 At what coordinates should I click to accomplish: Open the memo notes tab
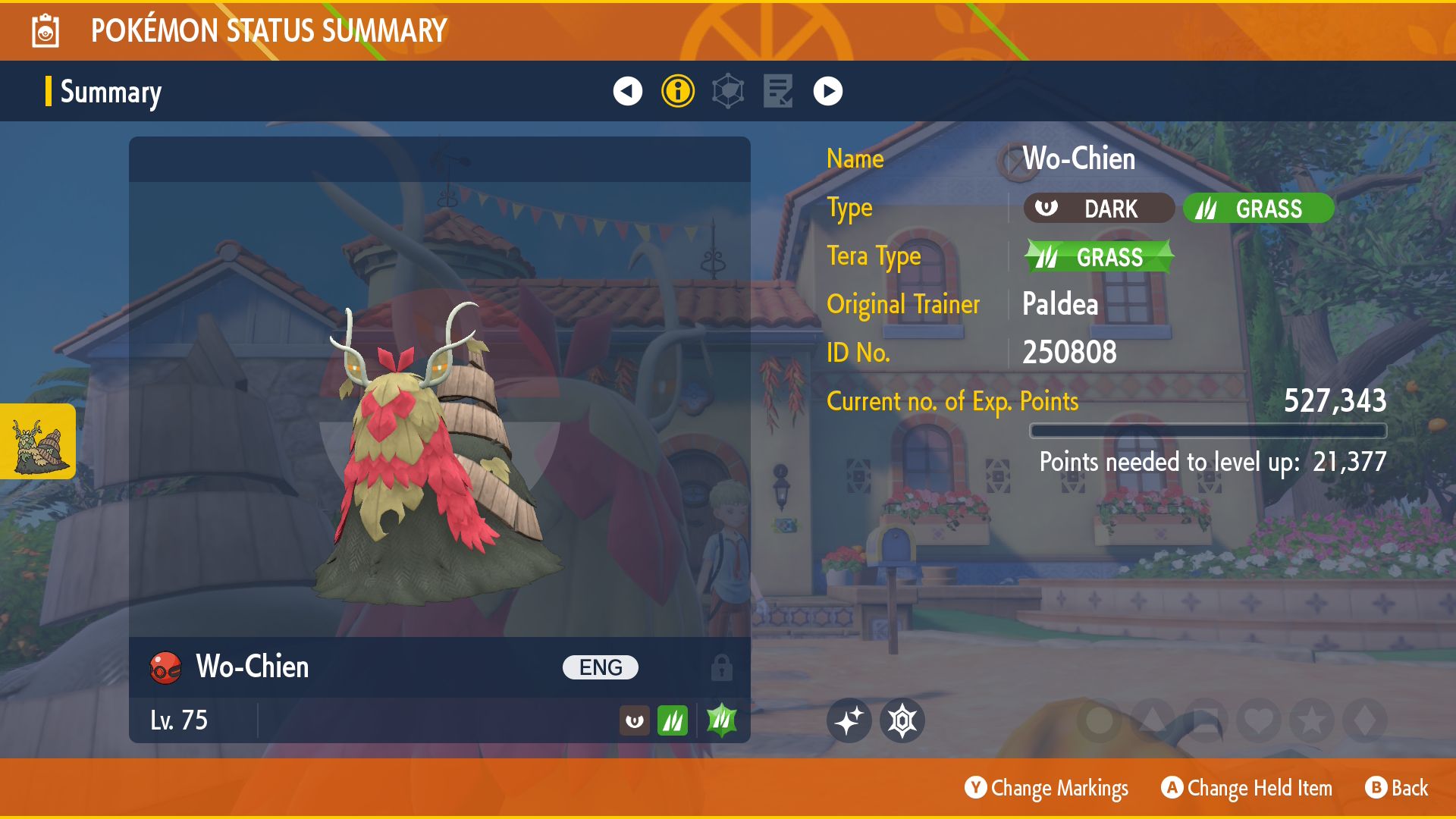click(778, 91)
